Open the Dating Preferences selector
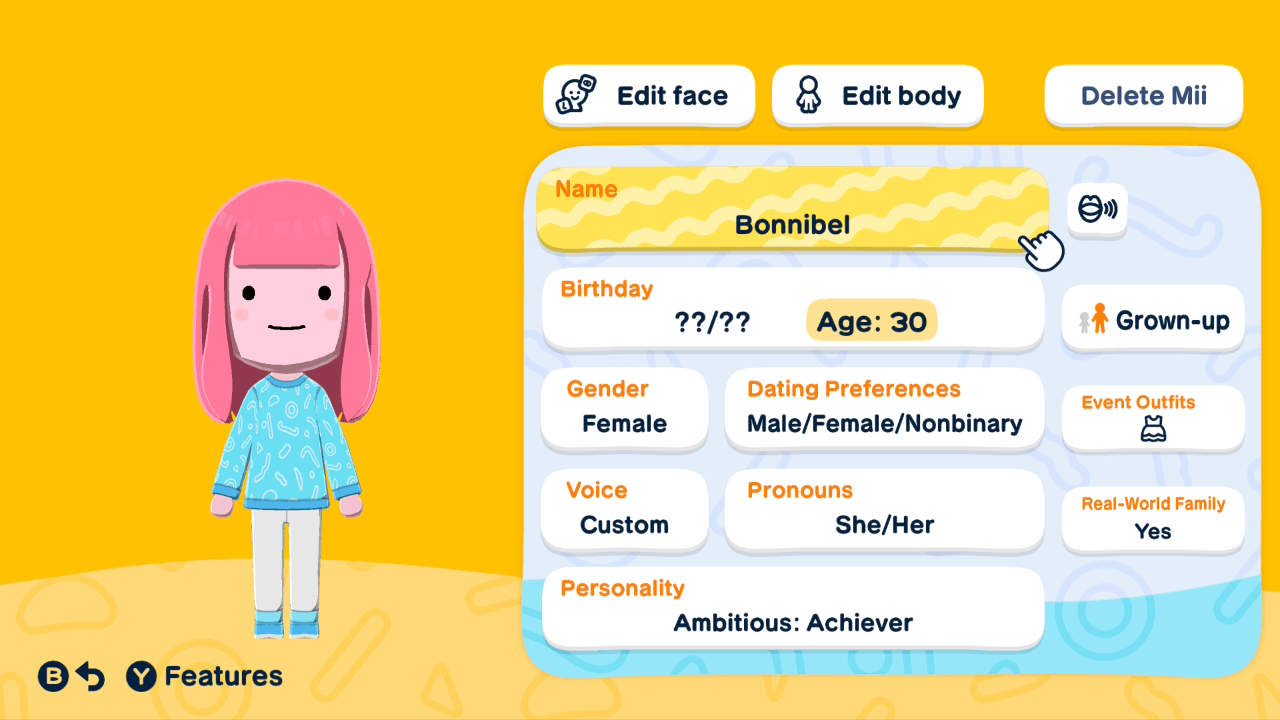Viewport: 1280px width, 720px height. (884, 409)
